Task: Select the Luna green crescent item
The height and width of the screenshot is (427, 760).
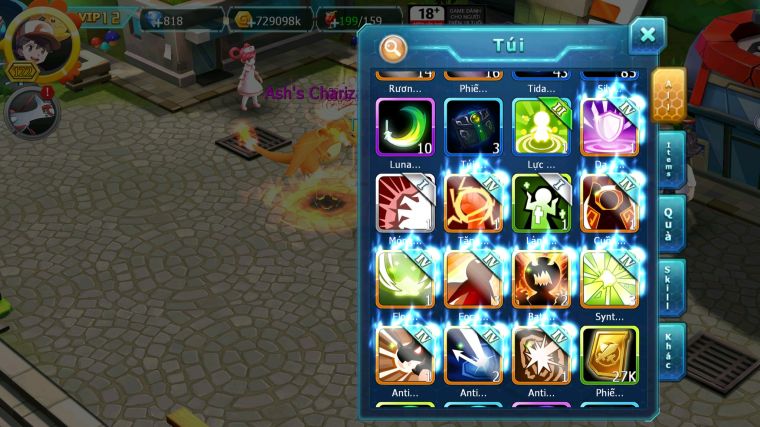Action: pyautogui.click(x=405, y=126)
